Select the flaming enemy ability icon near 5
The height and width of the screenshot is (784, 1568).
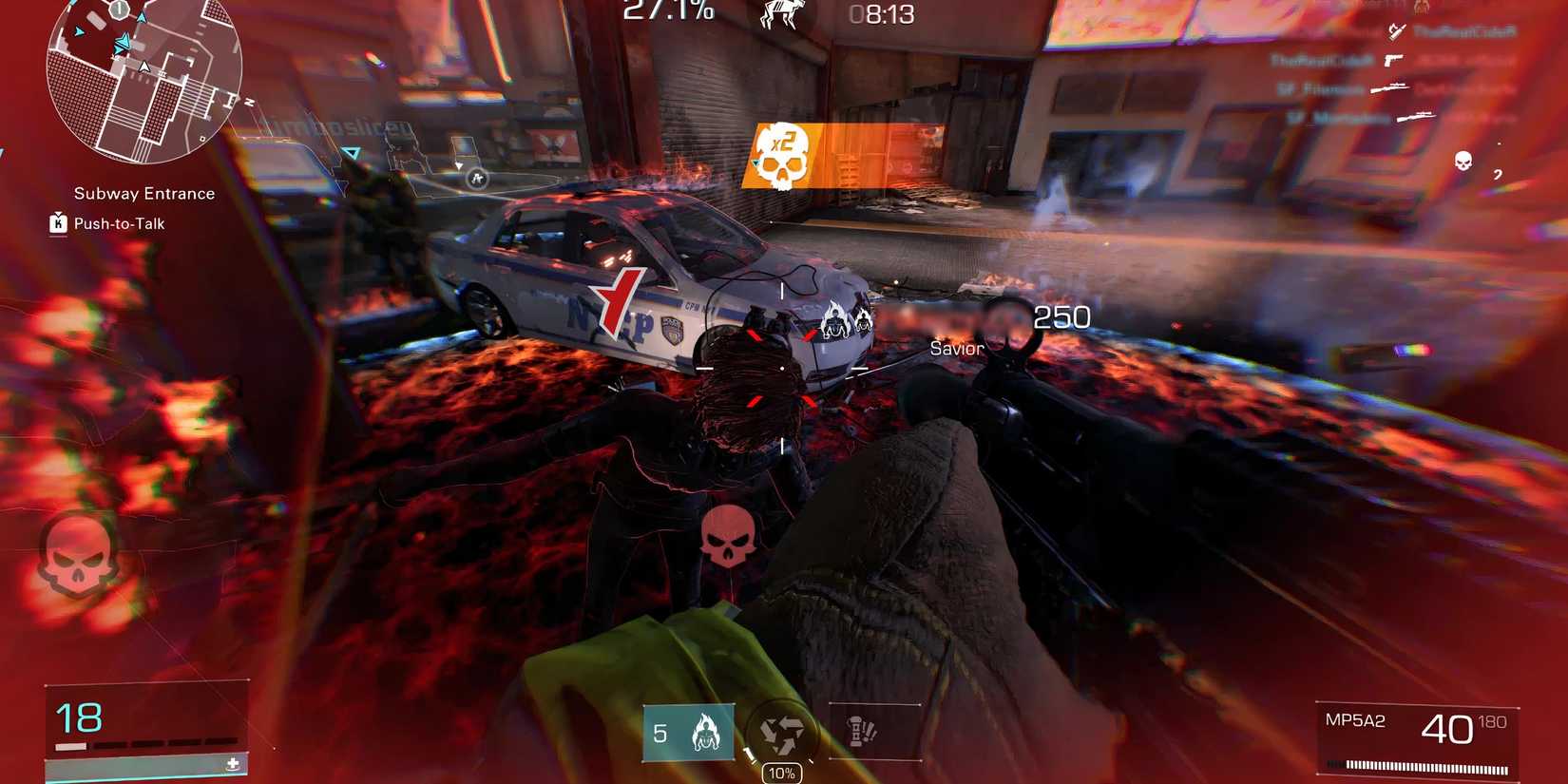[707, 732]
